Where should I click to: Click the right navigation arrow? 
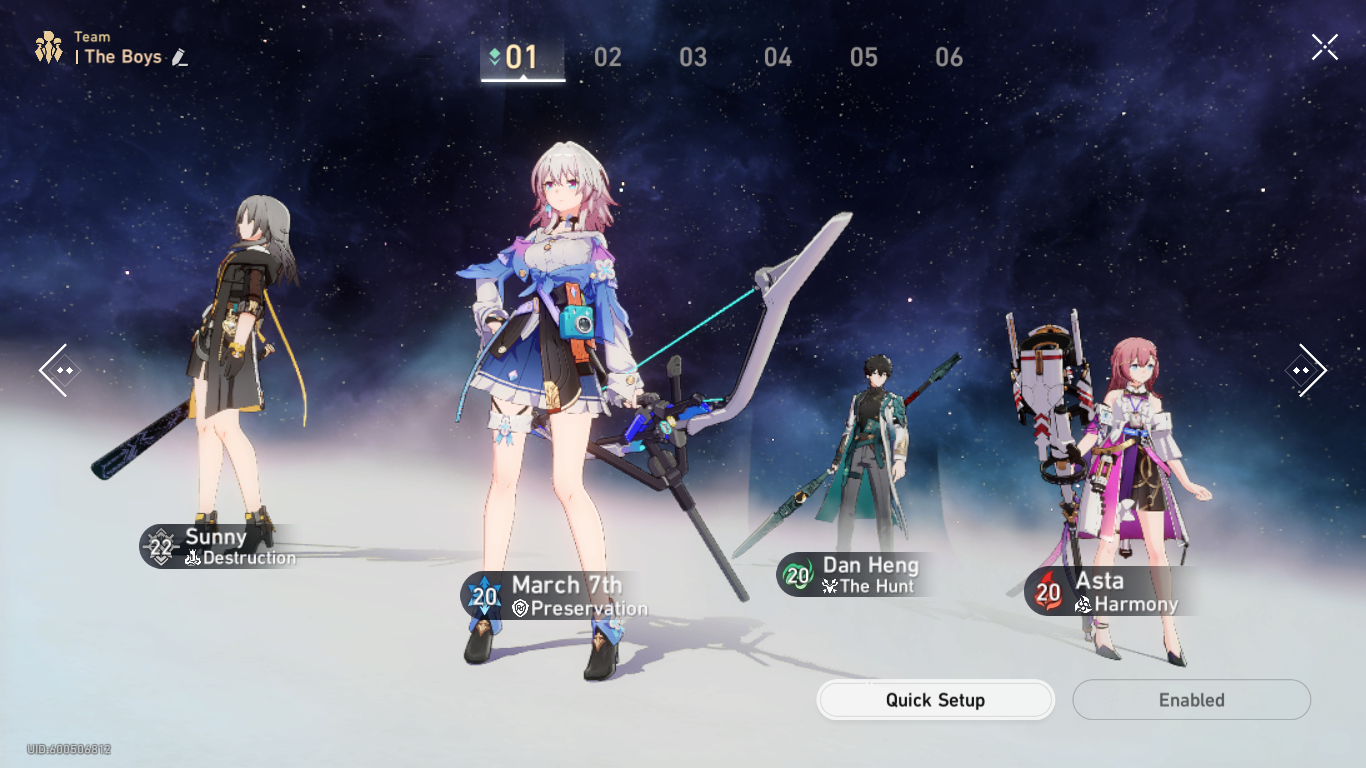point(1306,370)
